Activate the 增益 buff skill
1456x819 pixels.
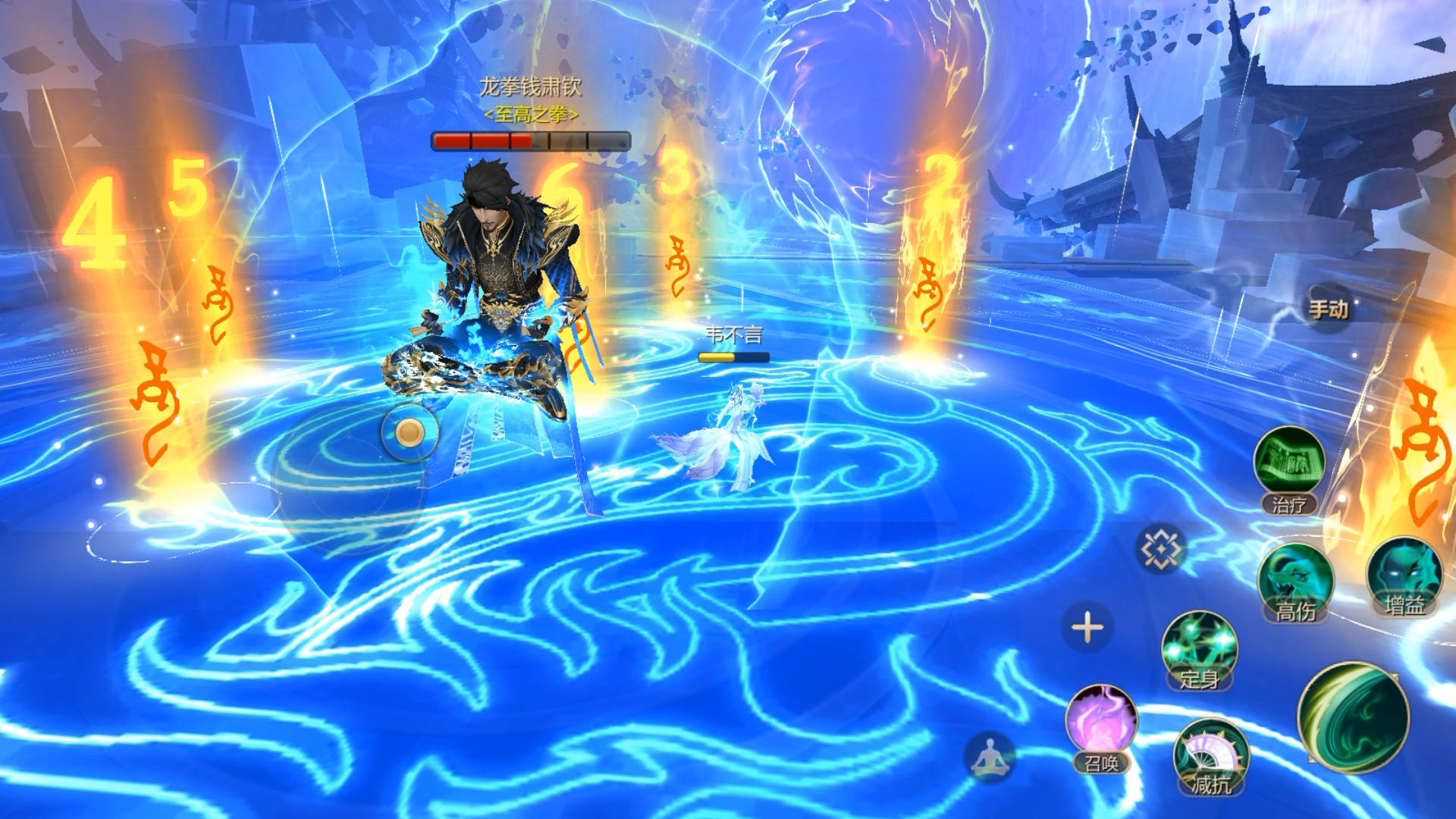tap(1404, 575)
